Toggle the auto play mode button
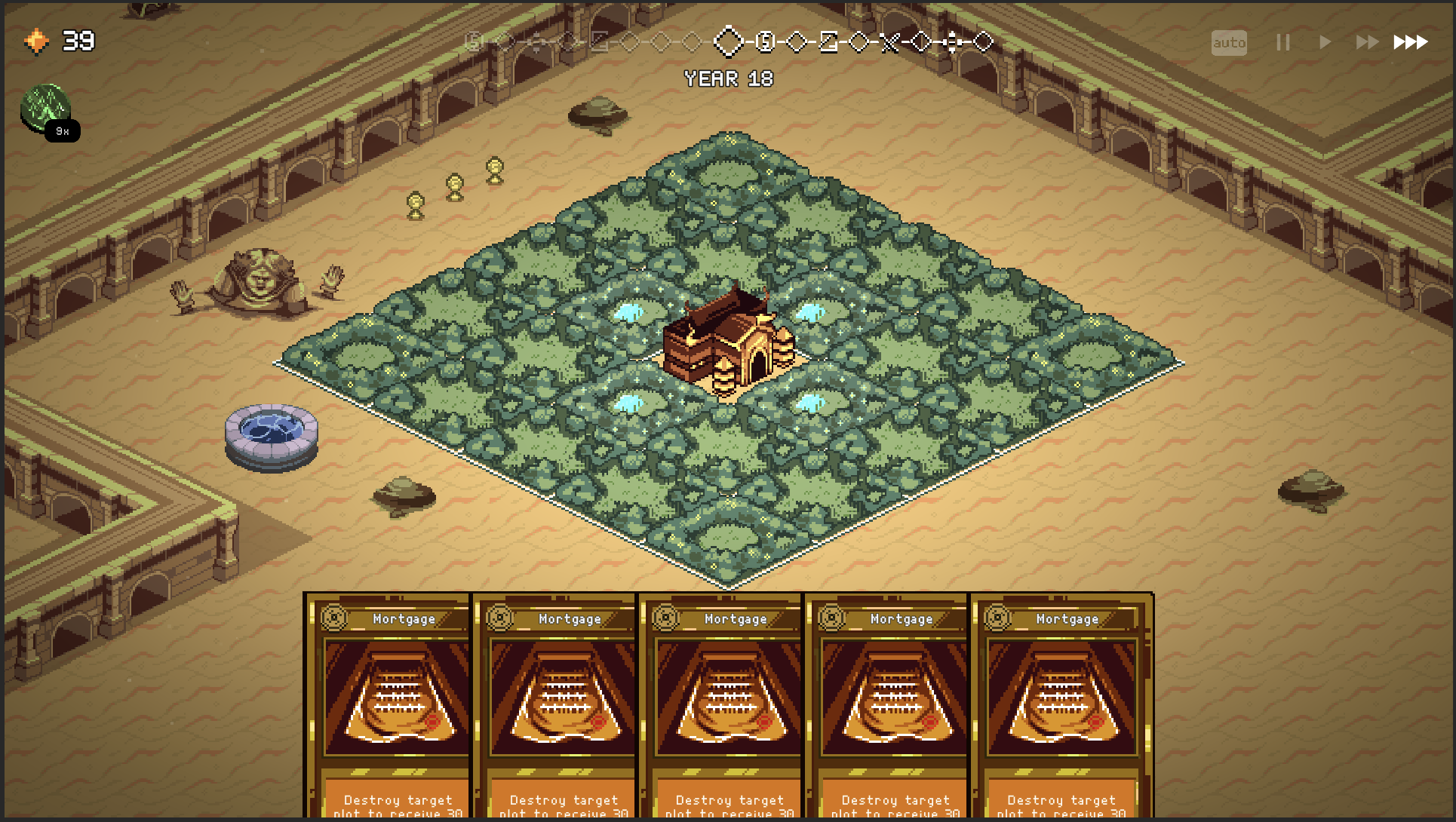1456x822 pixels. [1229, 43]
